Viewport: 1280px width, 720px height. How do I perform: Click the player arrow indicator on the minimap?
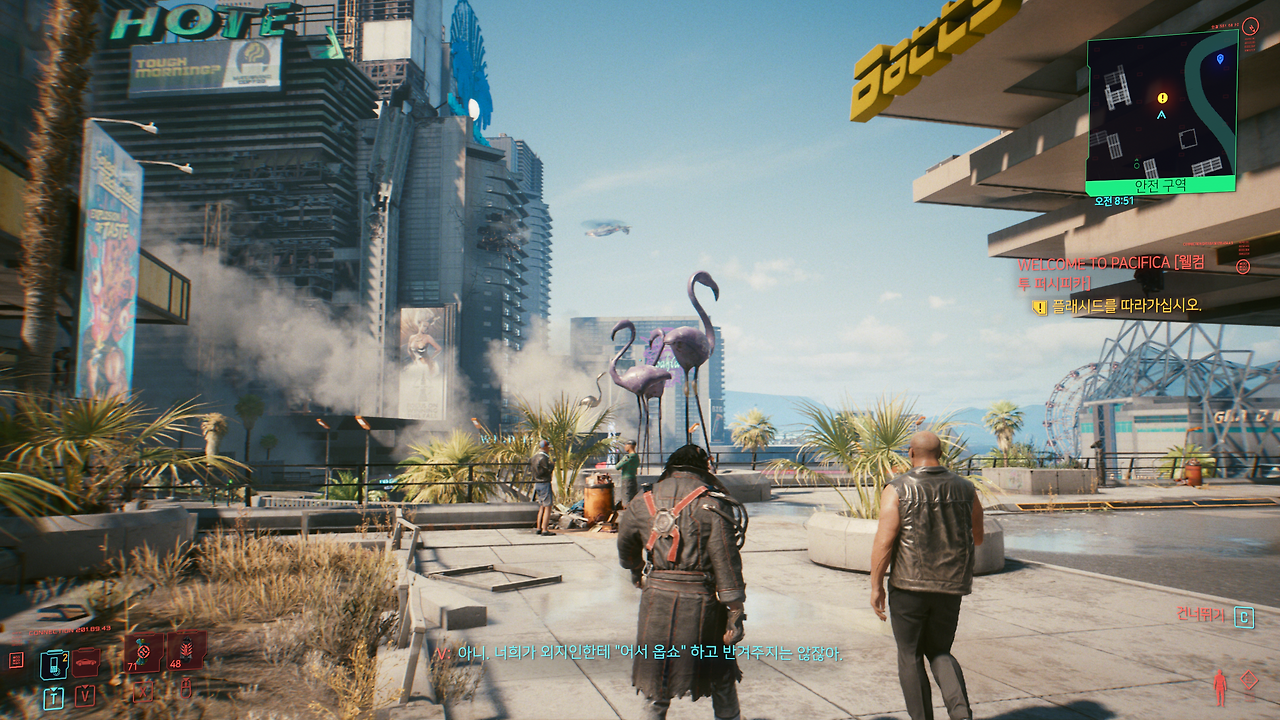pyautogui.click(x=1161, y=114)
